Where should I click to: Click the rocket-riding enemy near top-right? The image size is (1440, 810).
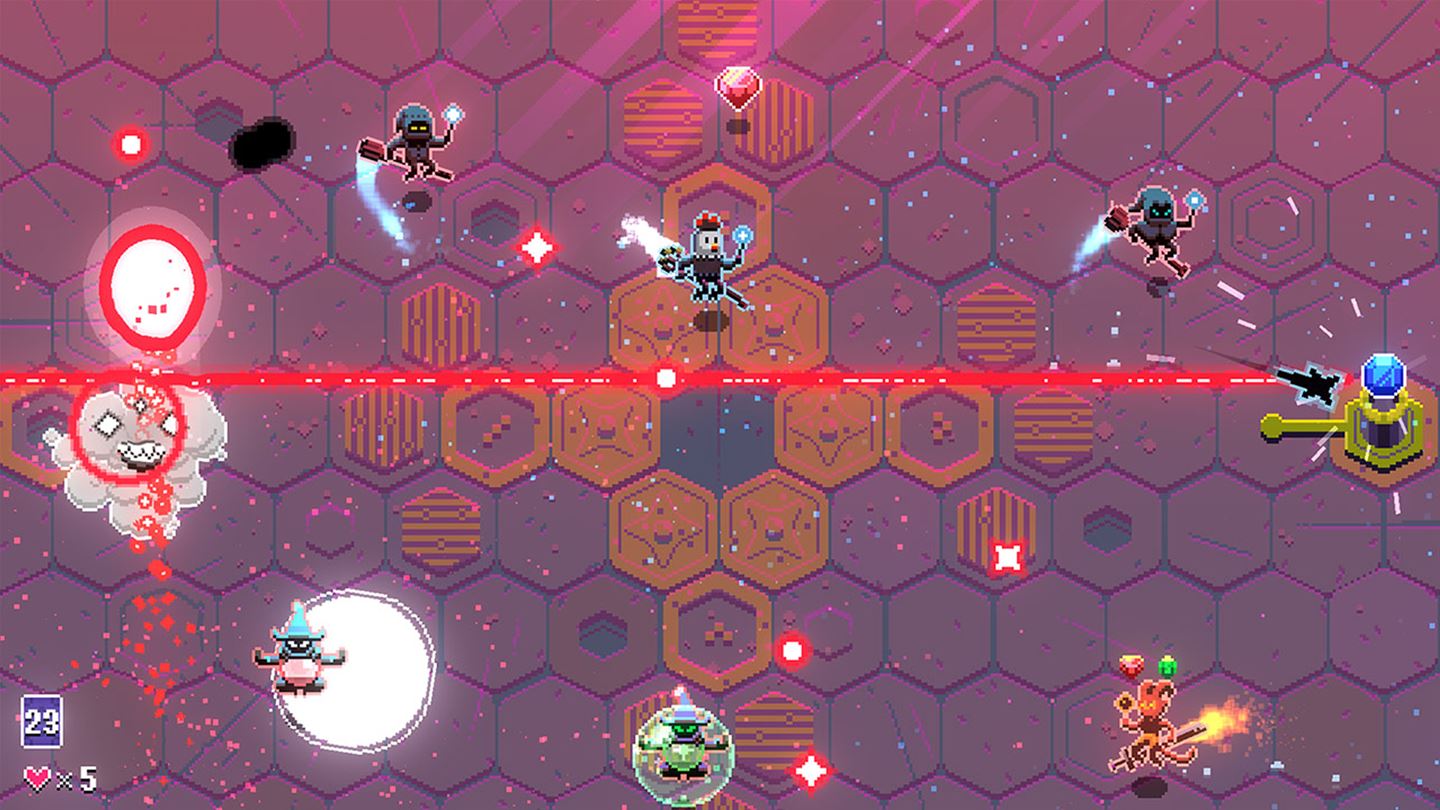1155,225
